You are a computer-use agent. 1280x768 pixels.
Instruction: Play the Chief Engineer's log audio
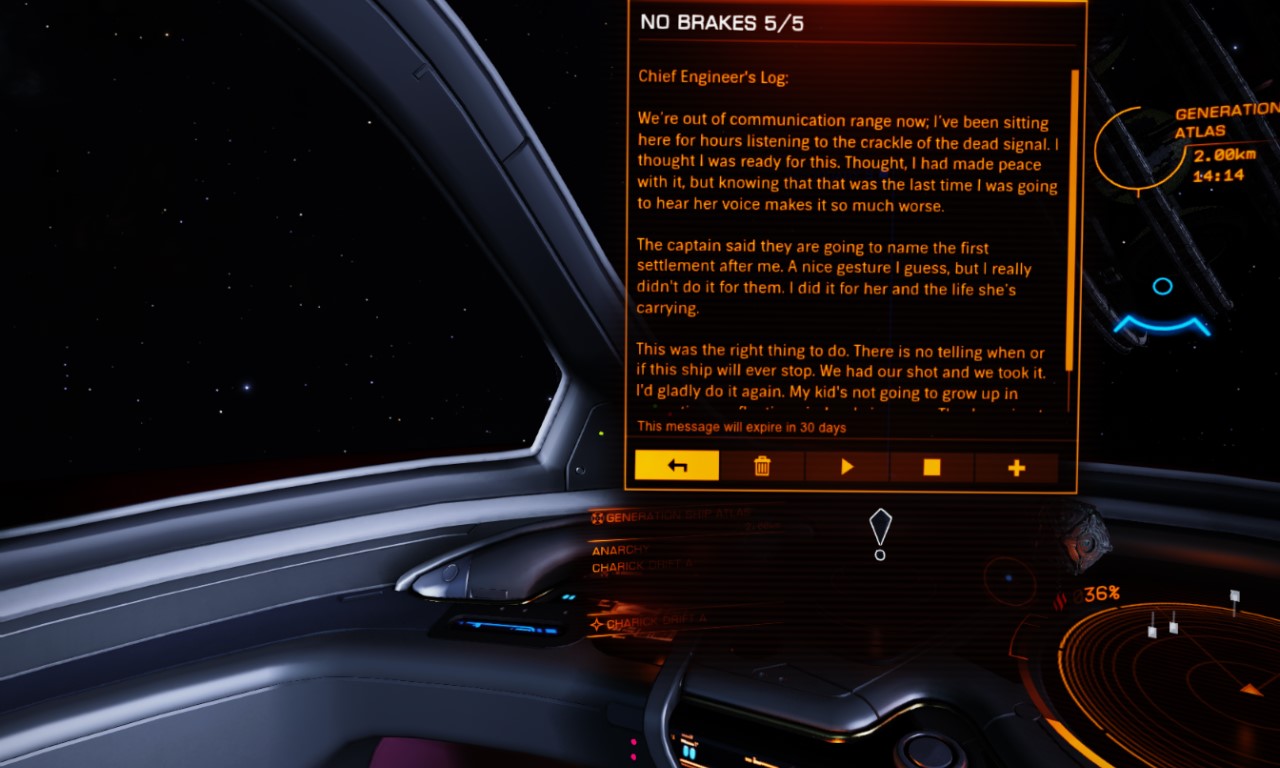click(847, 467)
